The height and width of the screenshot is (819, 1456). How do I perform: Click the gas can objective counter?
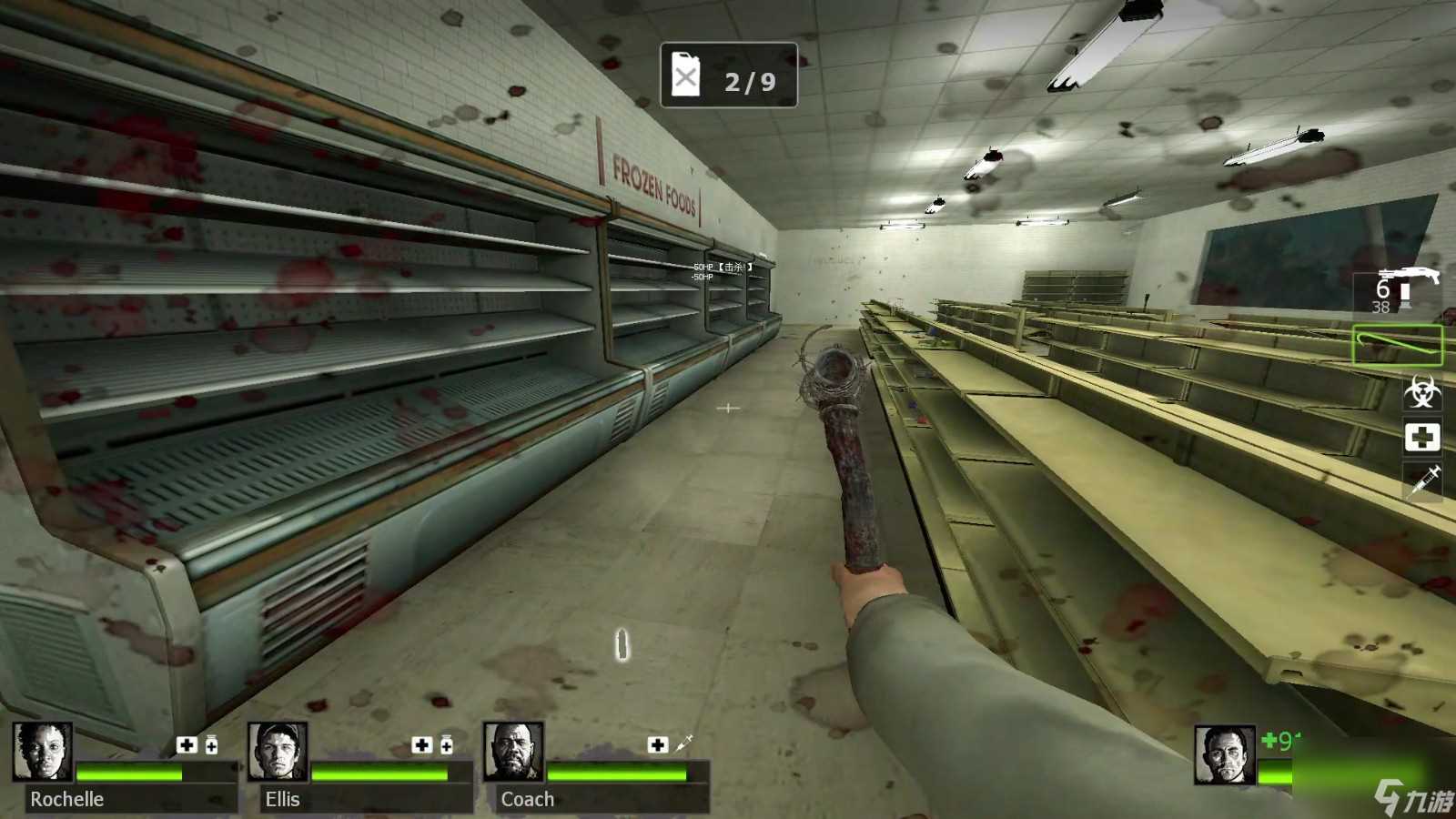pyautogui.click(x=728, y=76)
